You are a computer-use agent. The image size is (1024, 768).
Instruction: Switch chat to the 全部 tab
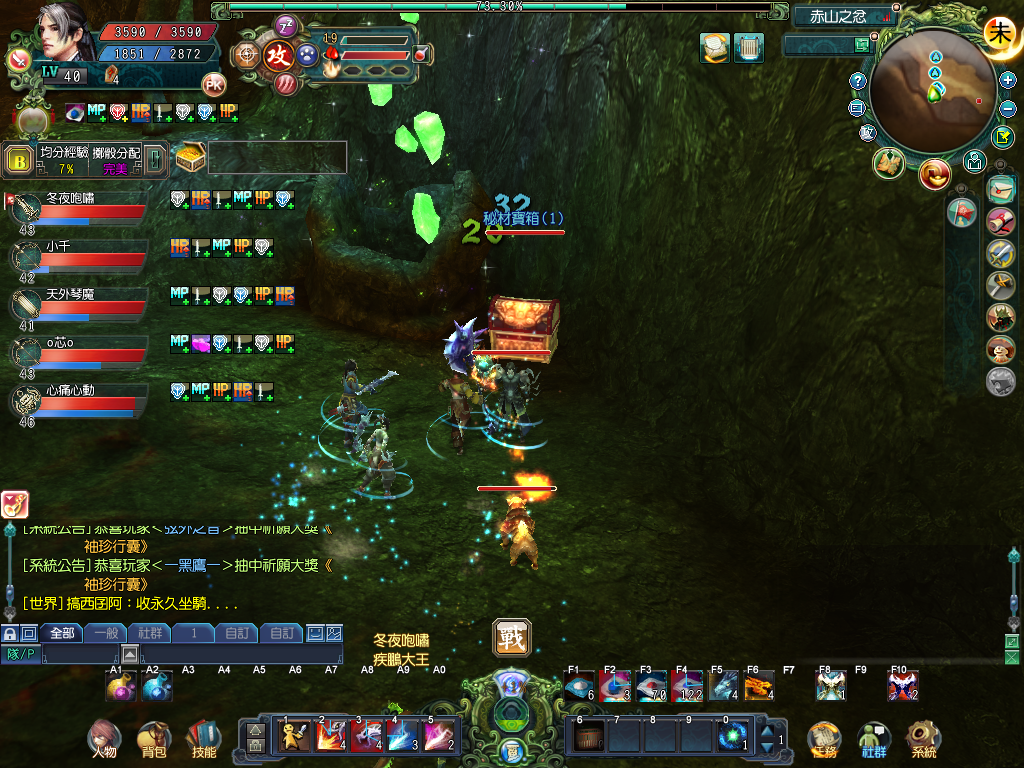pyautogui.click(x=61, y=633)
